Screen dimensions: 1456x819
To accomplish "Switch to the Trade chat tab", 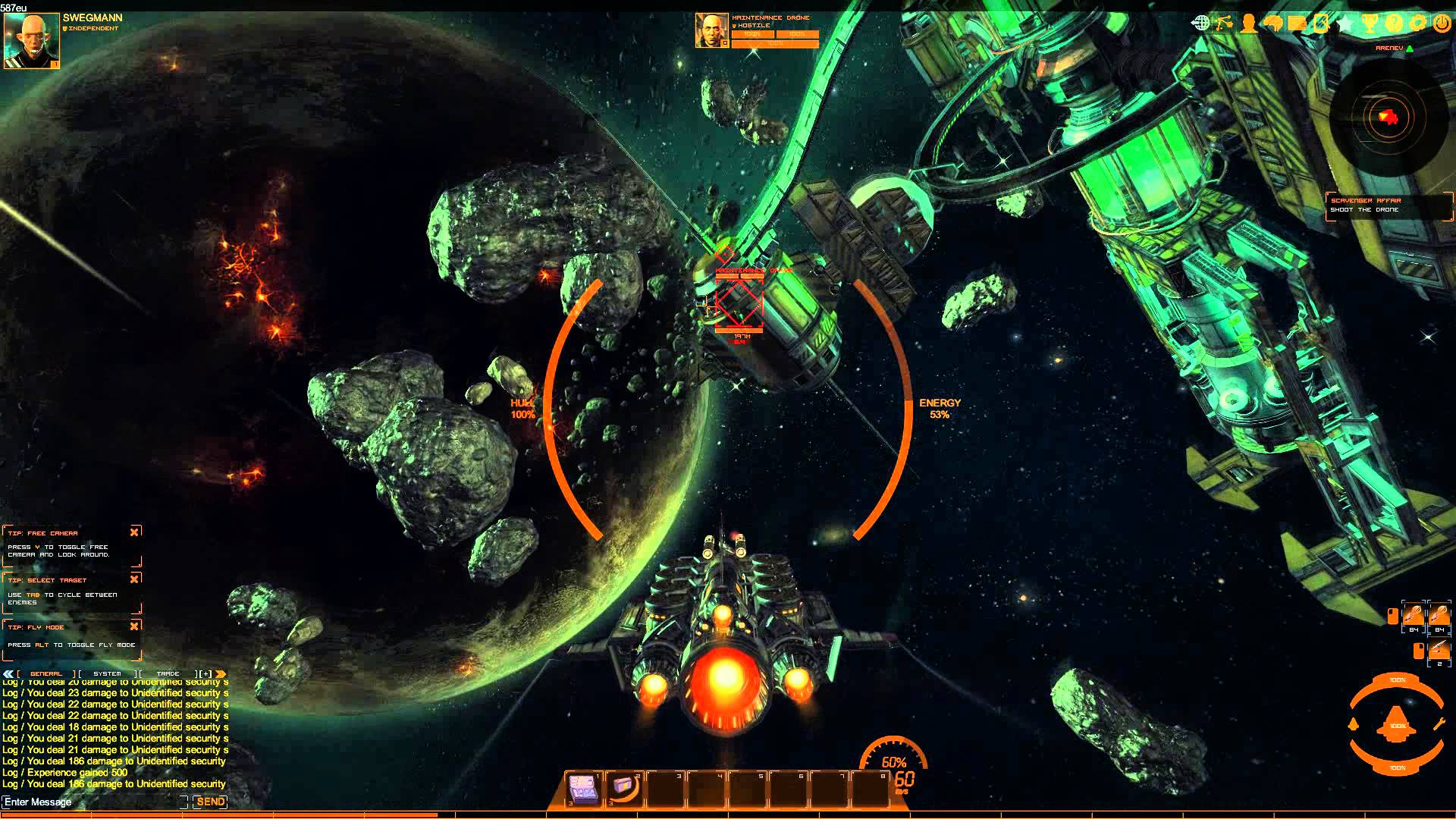I will [x=168, y=673].
